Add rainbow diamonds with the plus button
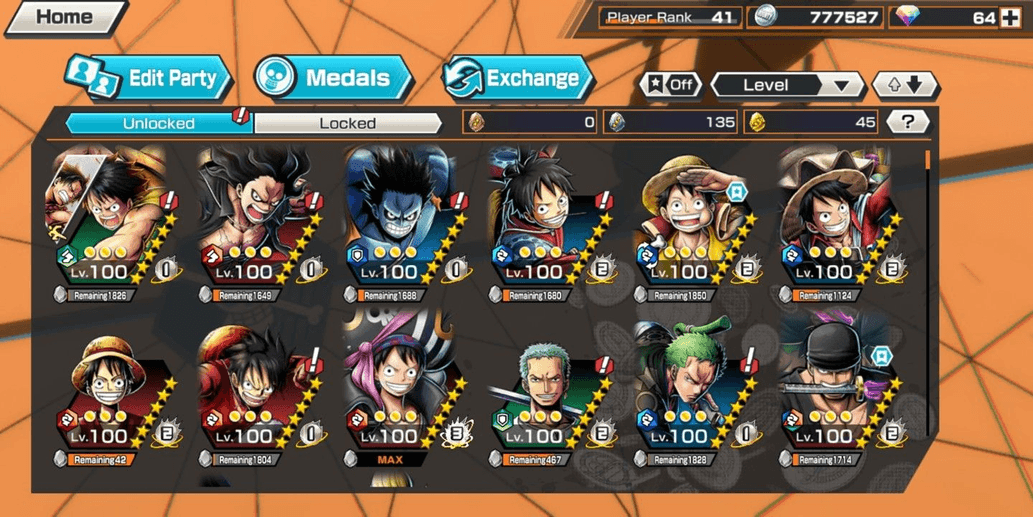 pyautogui.click(x=1010, y=17)
